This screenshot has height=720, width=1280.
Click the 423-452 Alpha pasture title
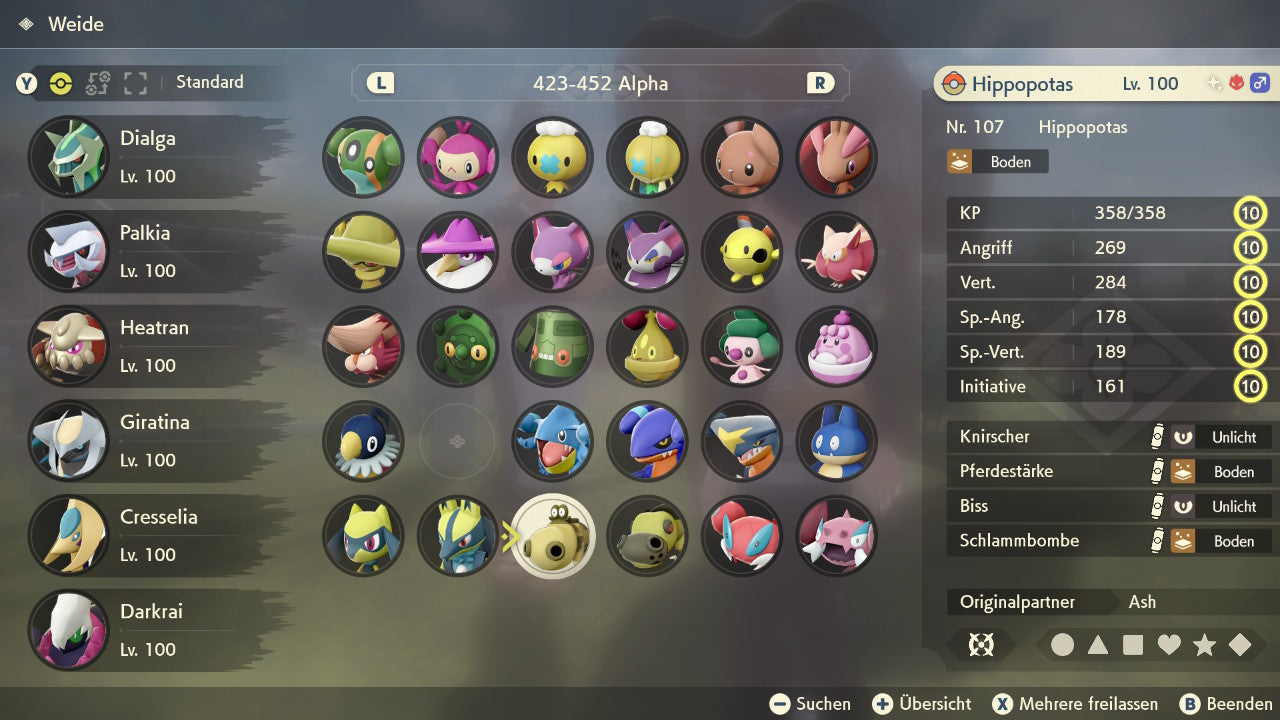[x=600, y=84]
